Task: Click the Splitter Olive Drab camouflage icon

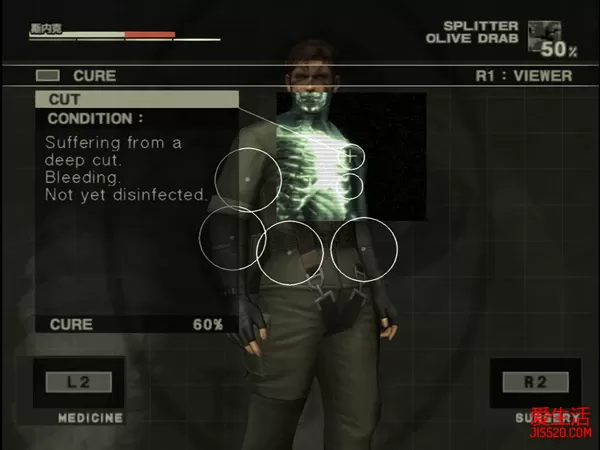Action: (x=545, y=34)
